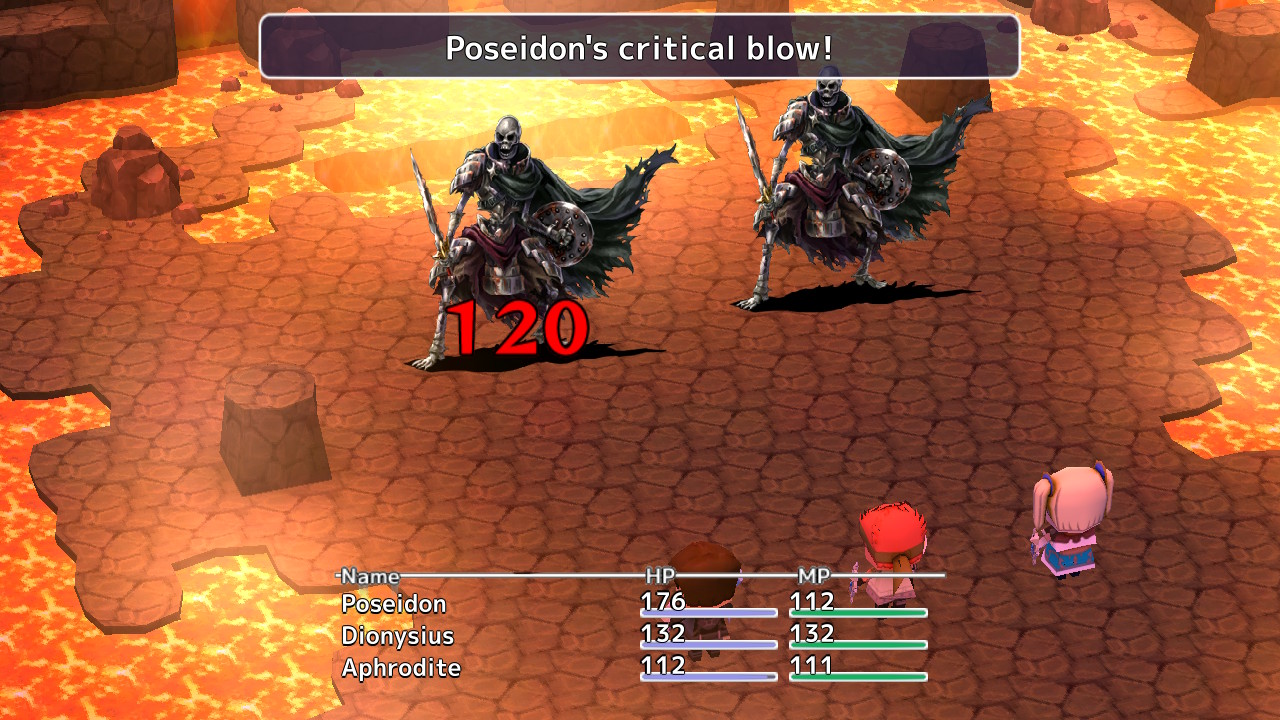Click the Dionysius name label
Viewport: 1280px width, 720px height.
[x=400, y=635]
